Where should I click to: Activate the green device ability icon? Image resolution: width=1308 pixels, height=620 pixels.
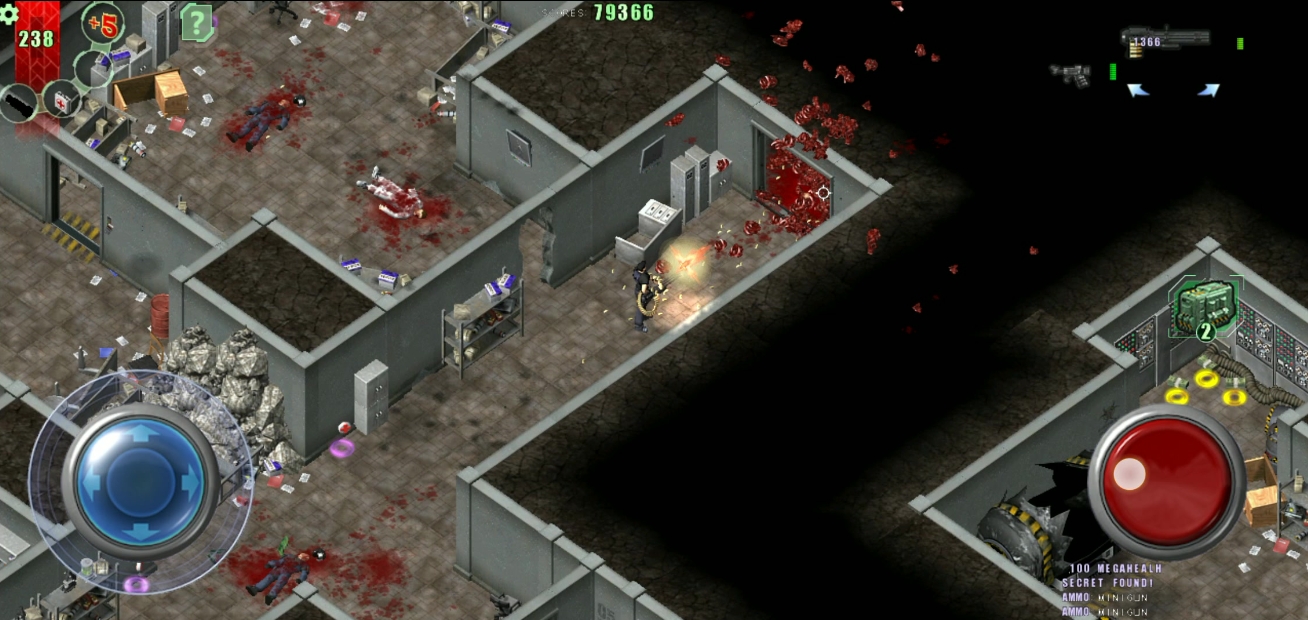point(1206,308)
